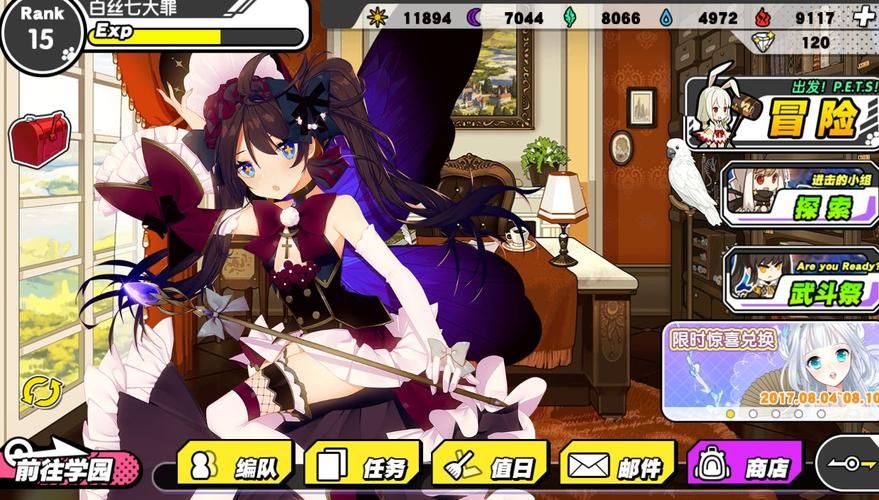879x500 pixels.
Task: Open the 值日 duty menu
Action: 490,465
